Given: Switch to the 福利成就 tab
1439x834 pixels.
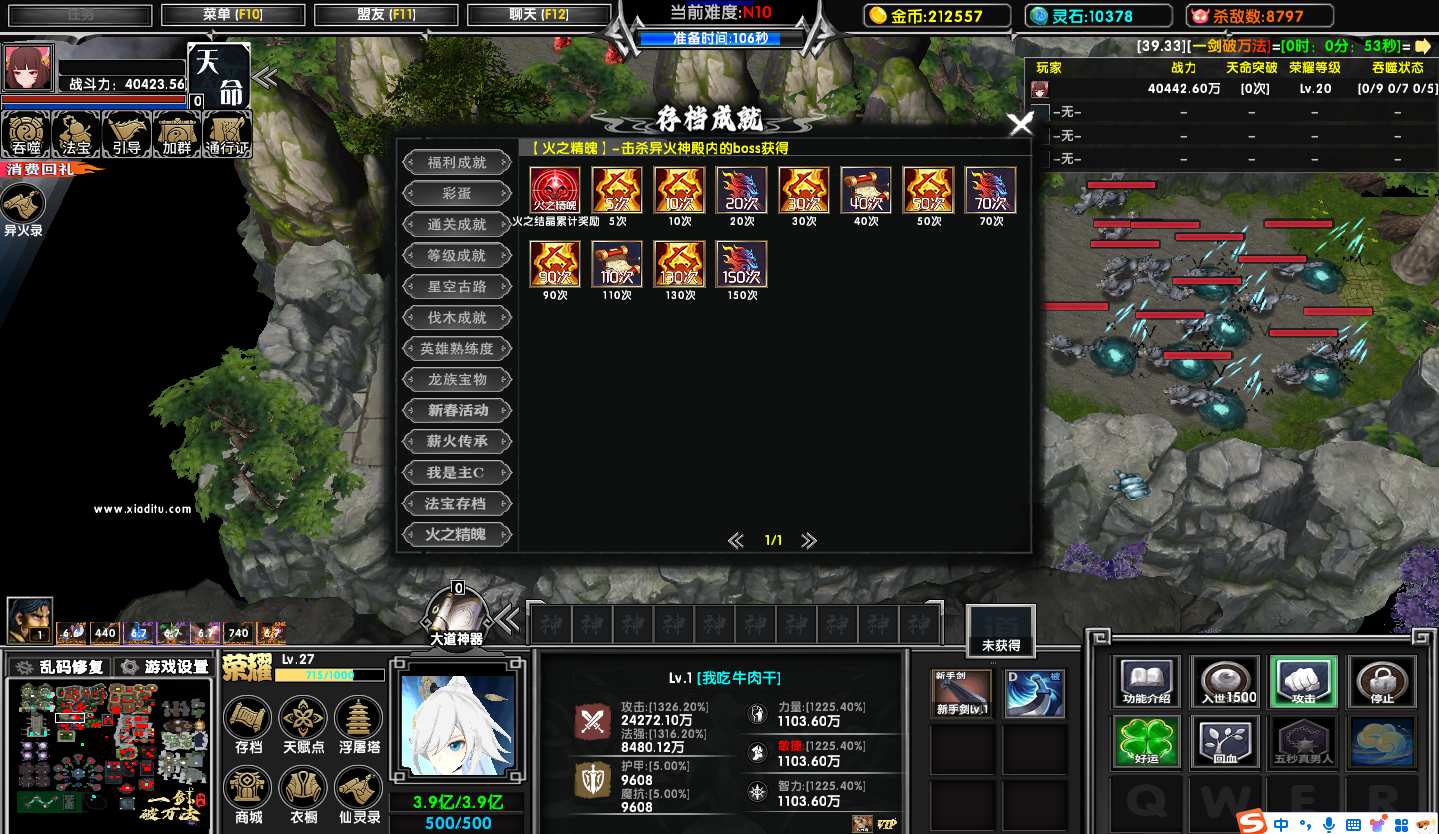Looking at the screenshot, I should (x=457, y=162).
